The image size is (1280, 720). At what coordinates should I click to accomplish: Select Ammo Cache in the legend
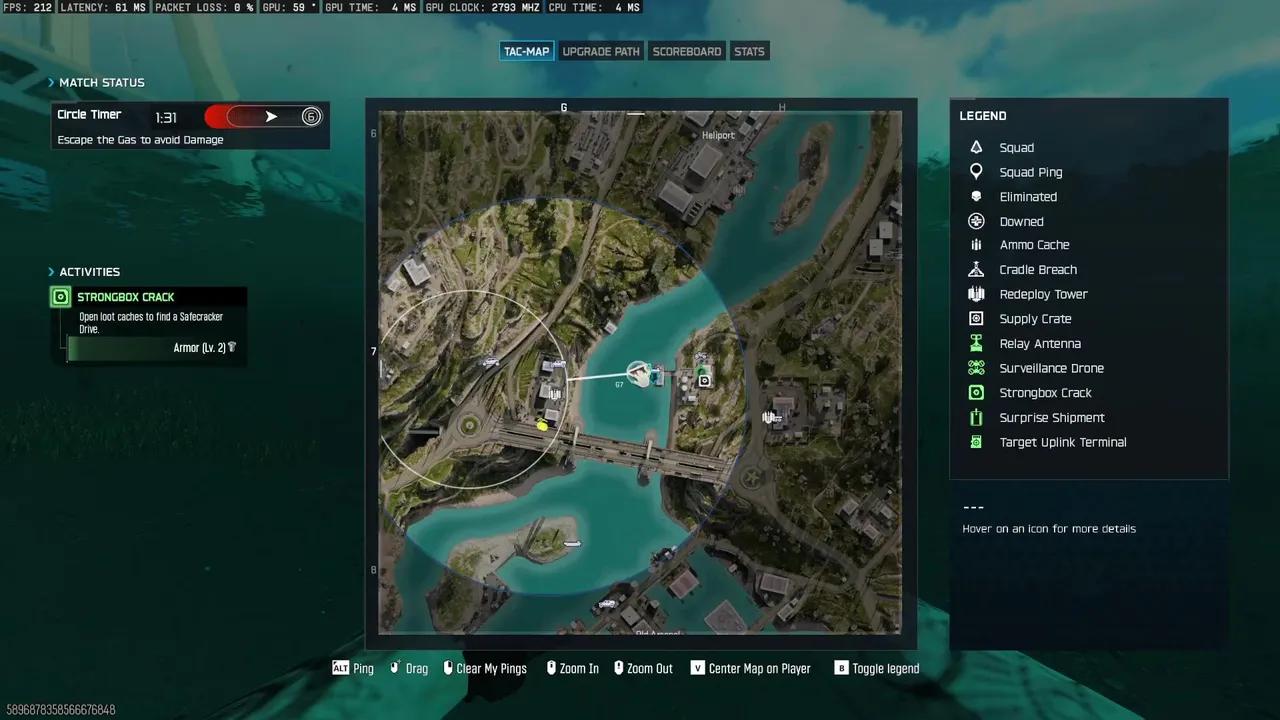(1033, 245)
